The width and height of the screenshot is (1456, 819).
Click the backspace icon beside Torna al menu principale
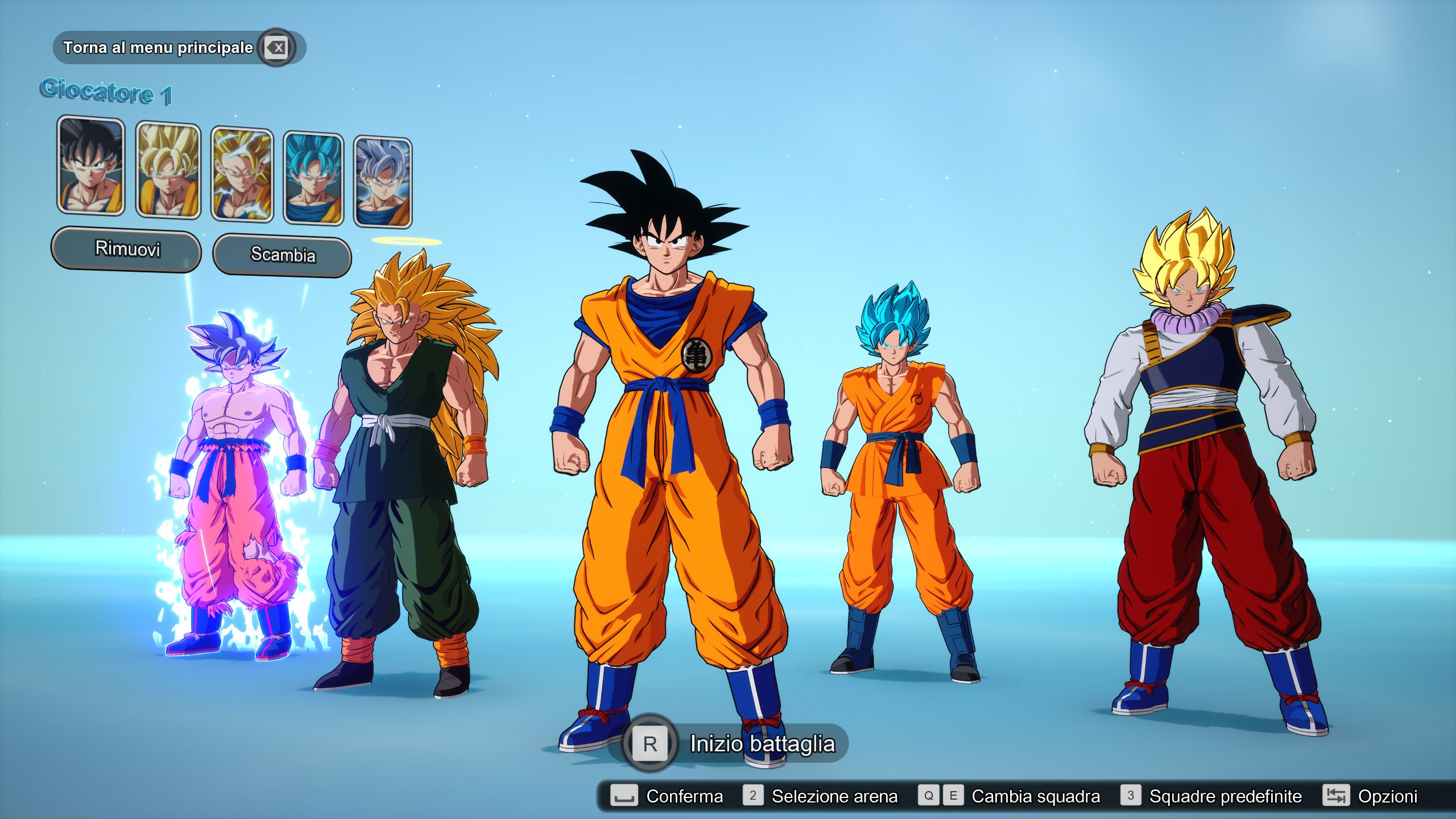(275, 49)
